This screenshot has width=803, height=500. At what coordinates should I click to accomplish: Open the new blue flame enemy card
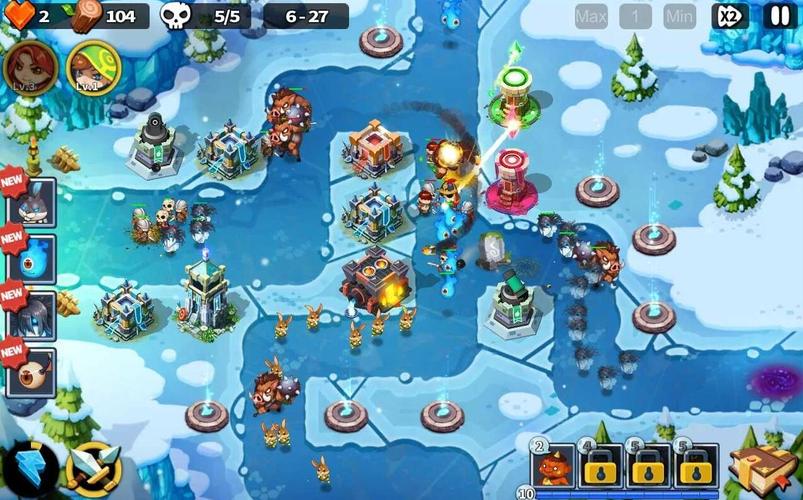click(32, 258)
